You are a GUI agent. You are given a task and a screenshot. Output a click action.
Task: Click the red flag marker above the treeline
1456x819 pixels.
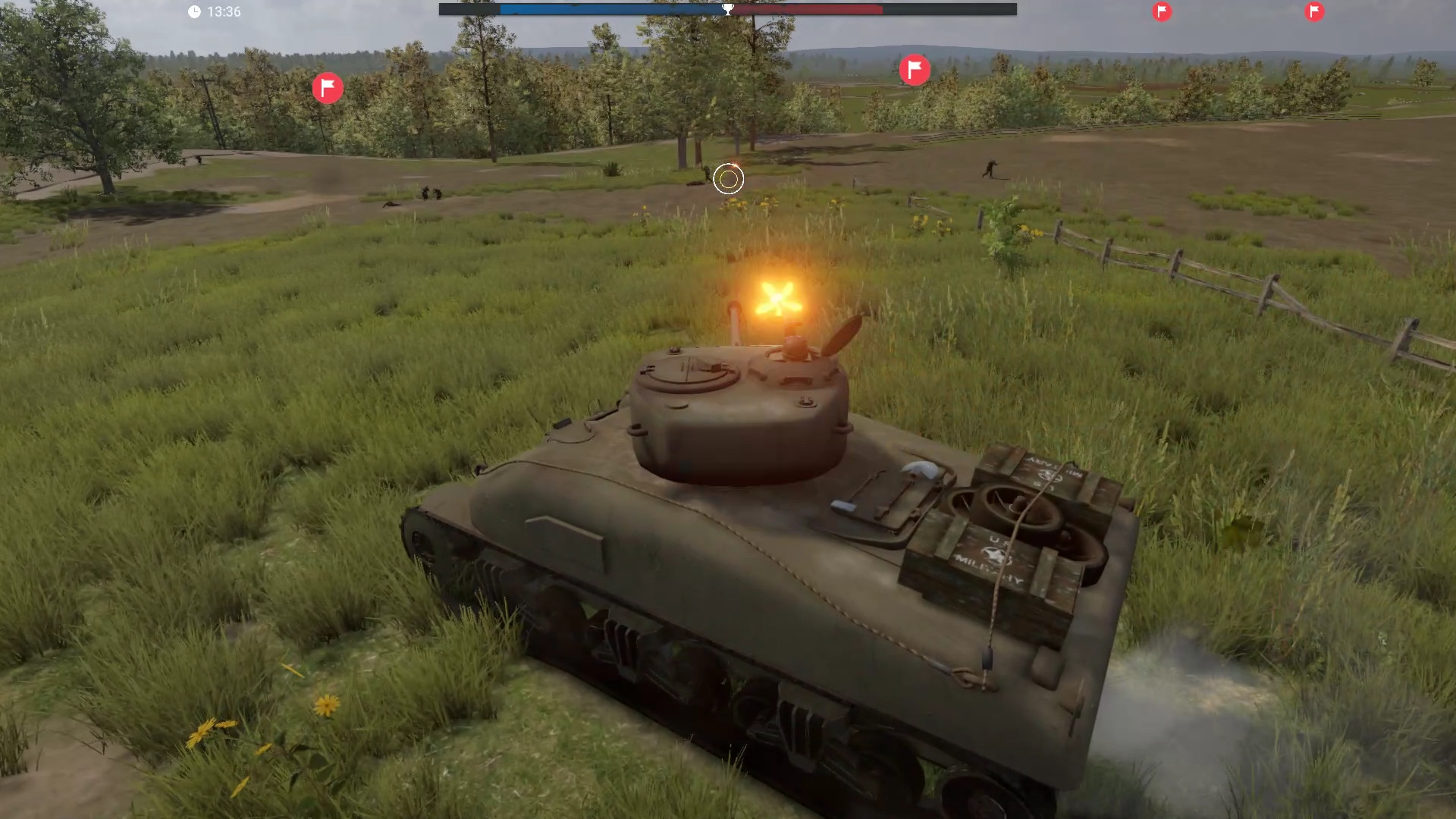pos(915,69)
